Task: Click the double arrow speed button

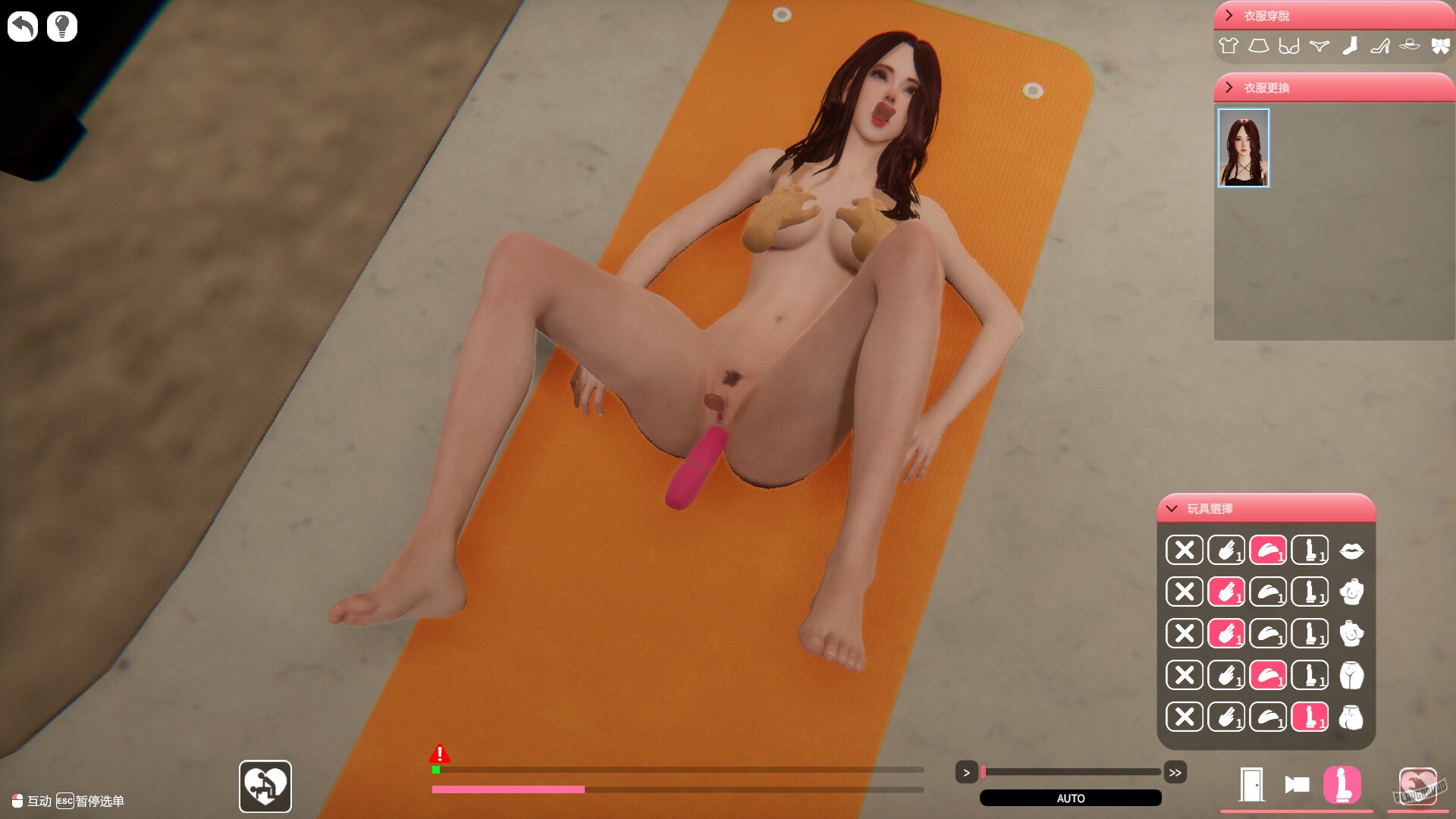Action: click(x=1176, y=773)
